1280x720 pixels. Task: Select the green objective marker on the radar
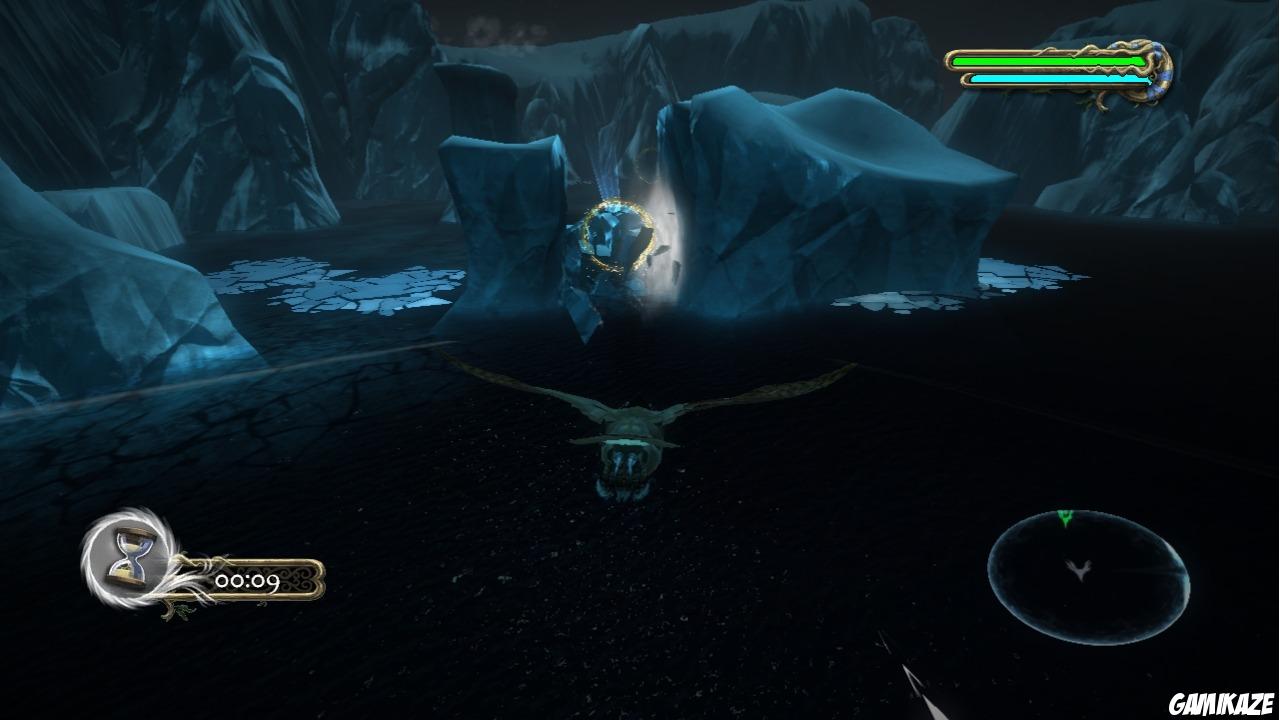1065,518
